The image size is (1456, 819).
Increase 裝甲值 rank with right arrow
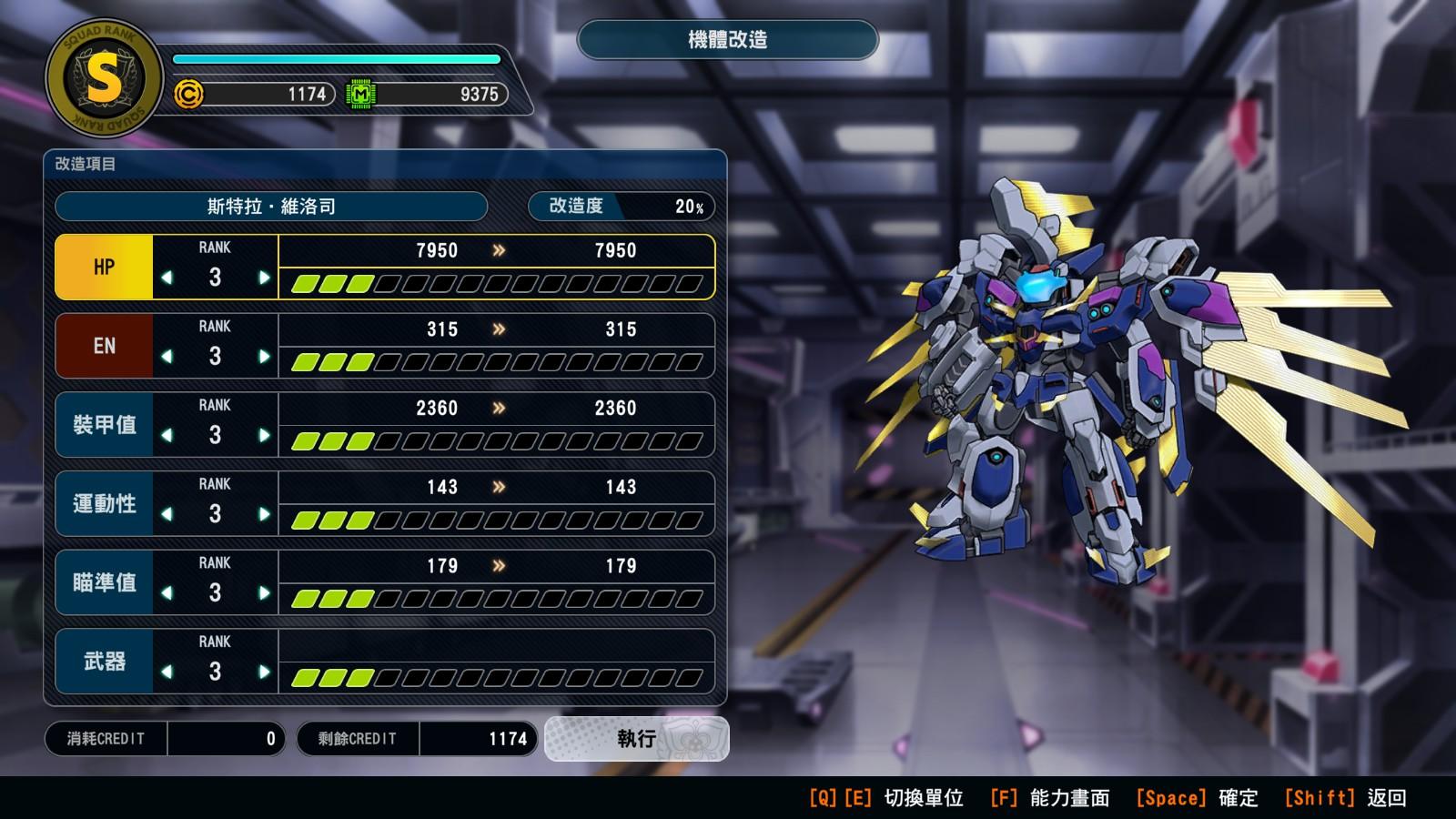[x=264, y=435]
